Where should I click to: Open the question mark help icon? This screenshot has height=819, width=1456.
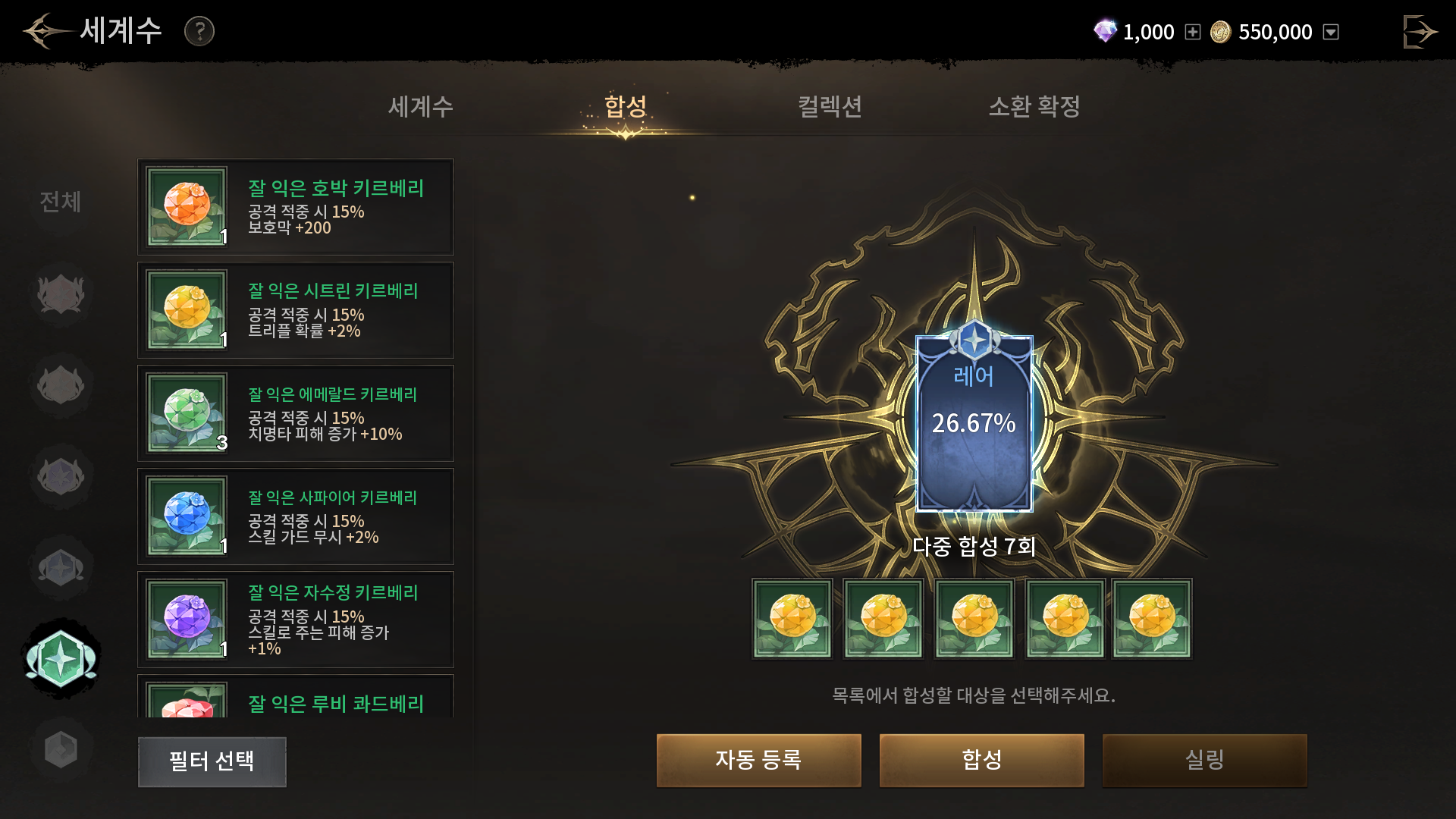[x=199, y=31]
